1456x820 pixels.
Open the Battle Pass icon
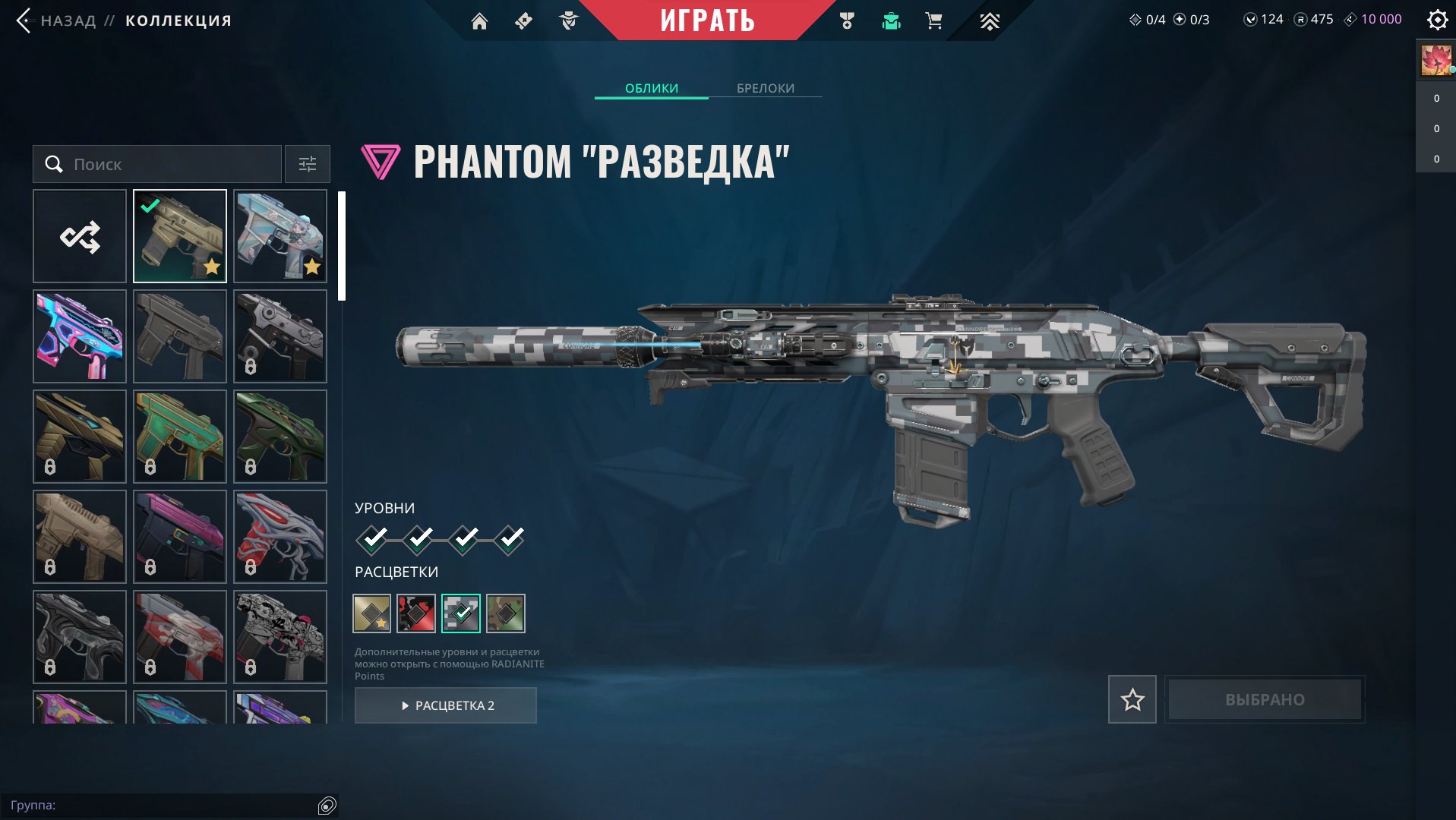click(x=523, y=20)
